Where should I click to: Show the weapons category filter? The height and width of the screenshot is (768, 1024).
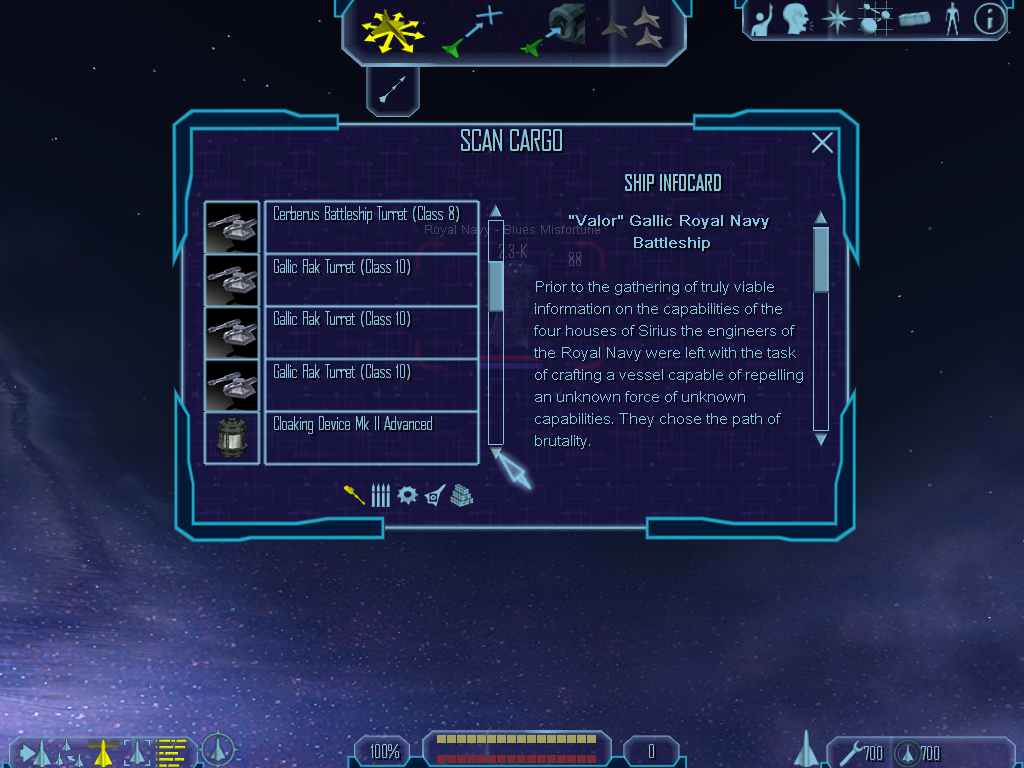(x=354, y=495)
